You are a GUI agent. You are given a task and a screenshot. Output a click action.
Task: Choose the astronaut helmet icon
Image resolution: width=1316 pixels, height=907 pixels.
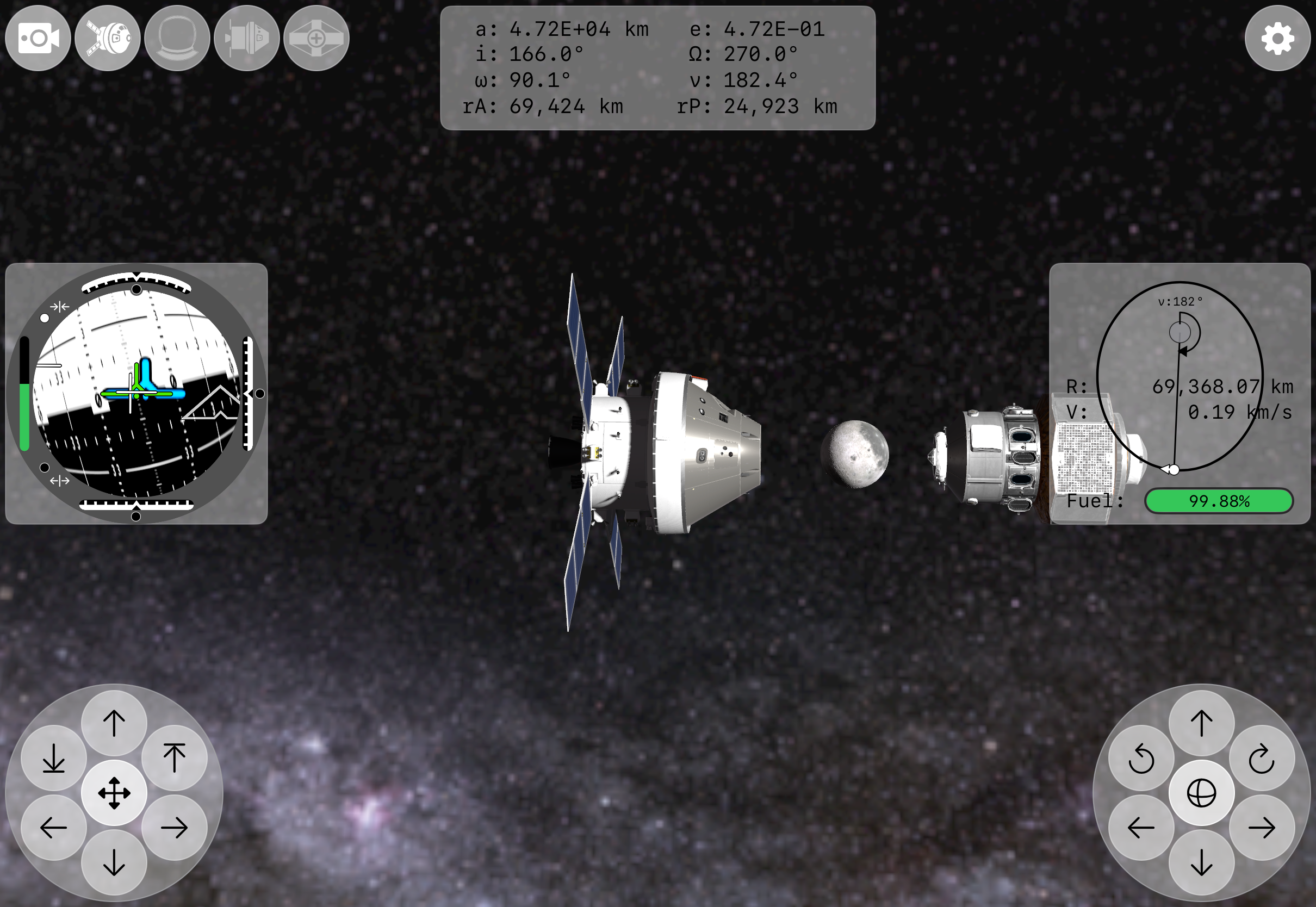click(177, 39)
